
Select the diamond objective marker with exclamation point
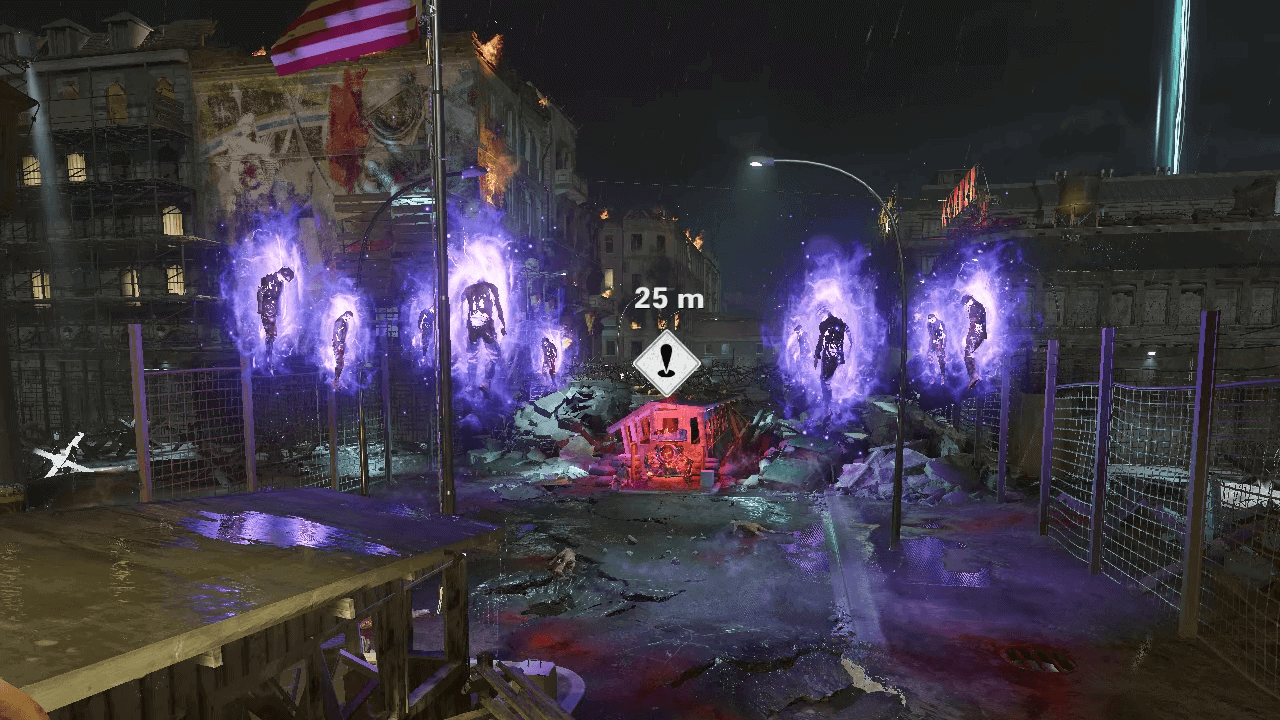click(x=667, y=362)
